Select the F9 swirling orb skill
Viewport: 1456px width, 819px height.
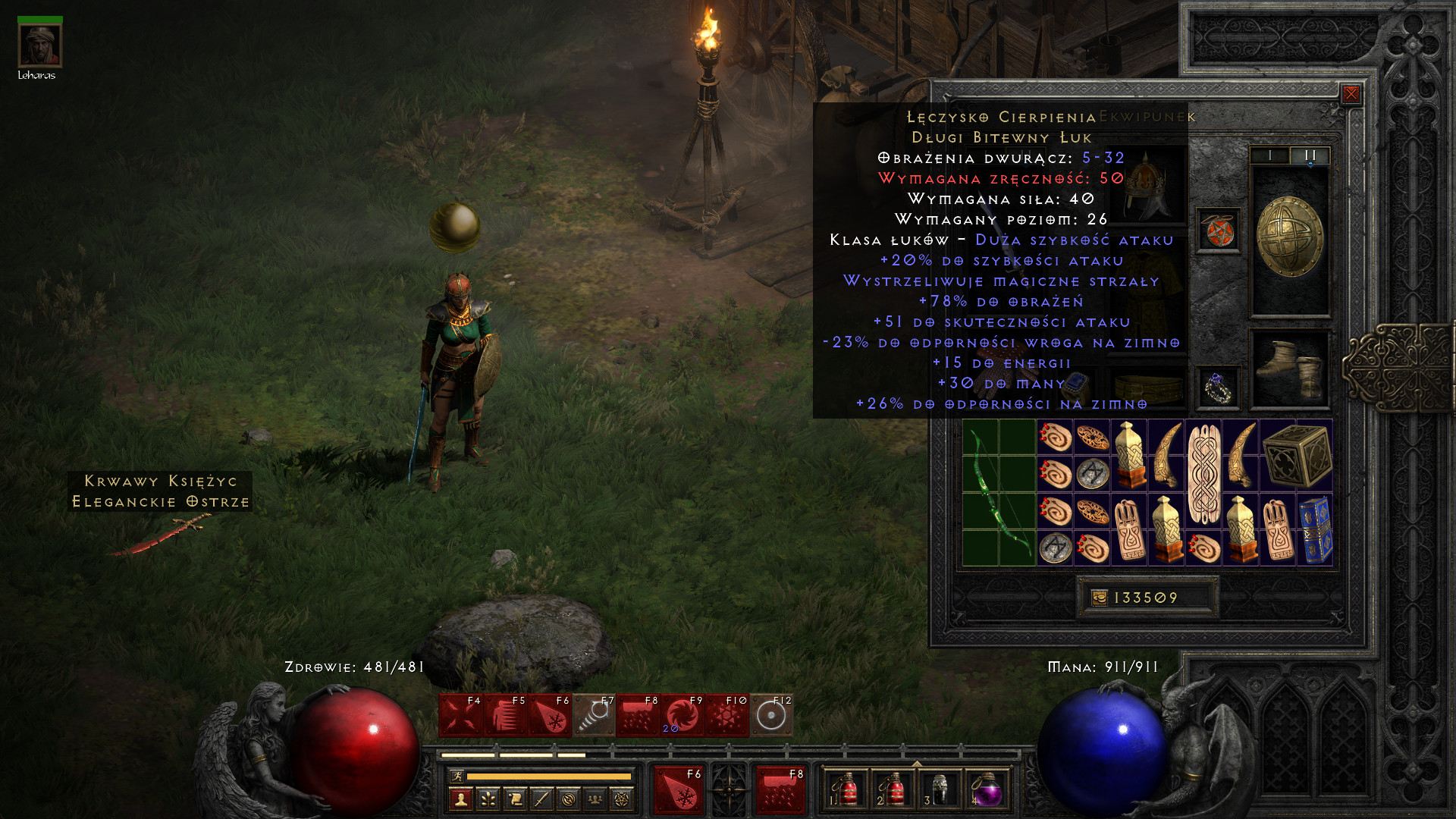[x=682, y=715]
